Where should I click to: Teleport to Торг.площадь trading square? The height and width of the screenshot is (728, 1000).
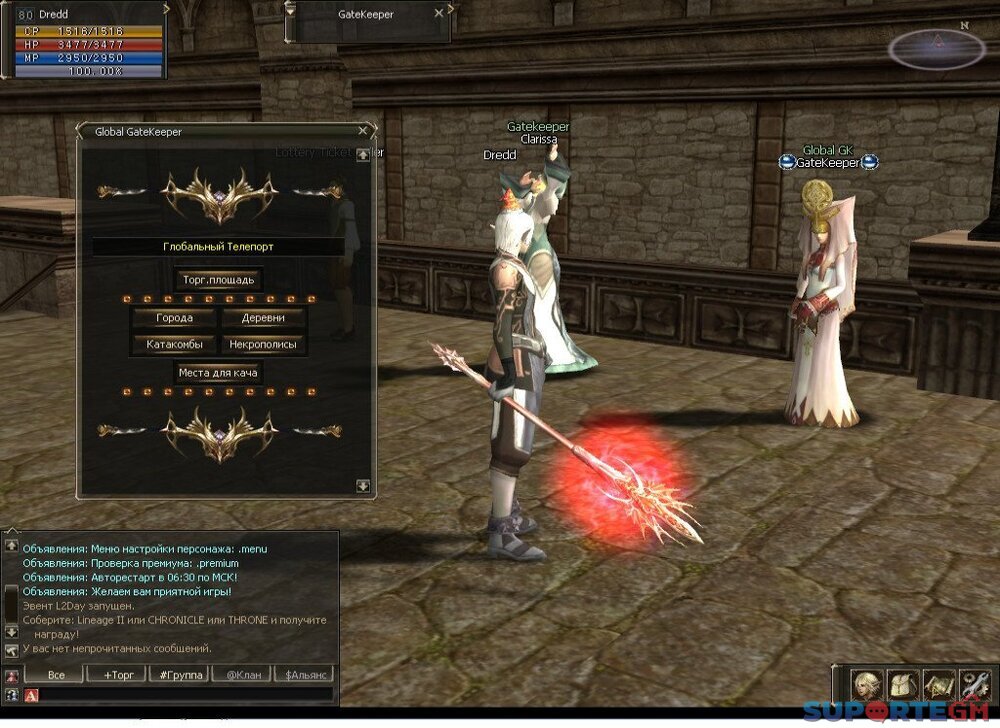pos(218,280)
